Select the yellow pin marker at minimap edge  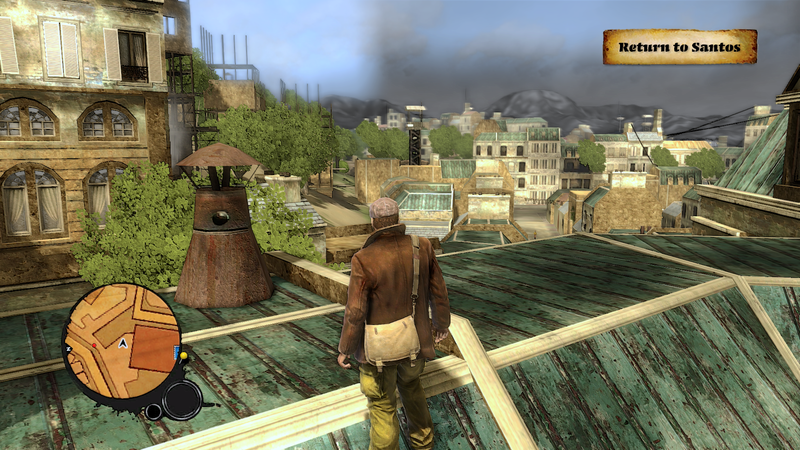(x=183, y=356)
